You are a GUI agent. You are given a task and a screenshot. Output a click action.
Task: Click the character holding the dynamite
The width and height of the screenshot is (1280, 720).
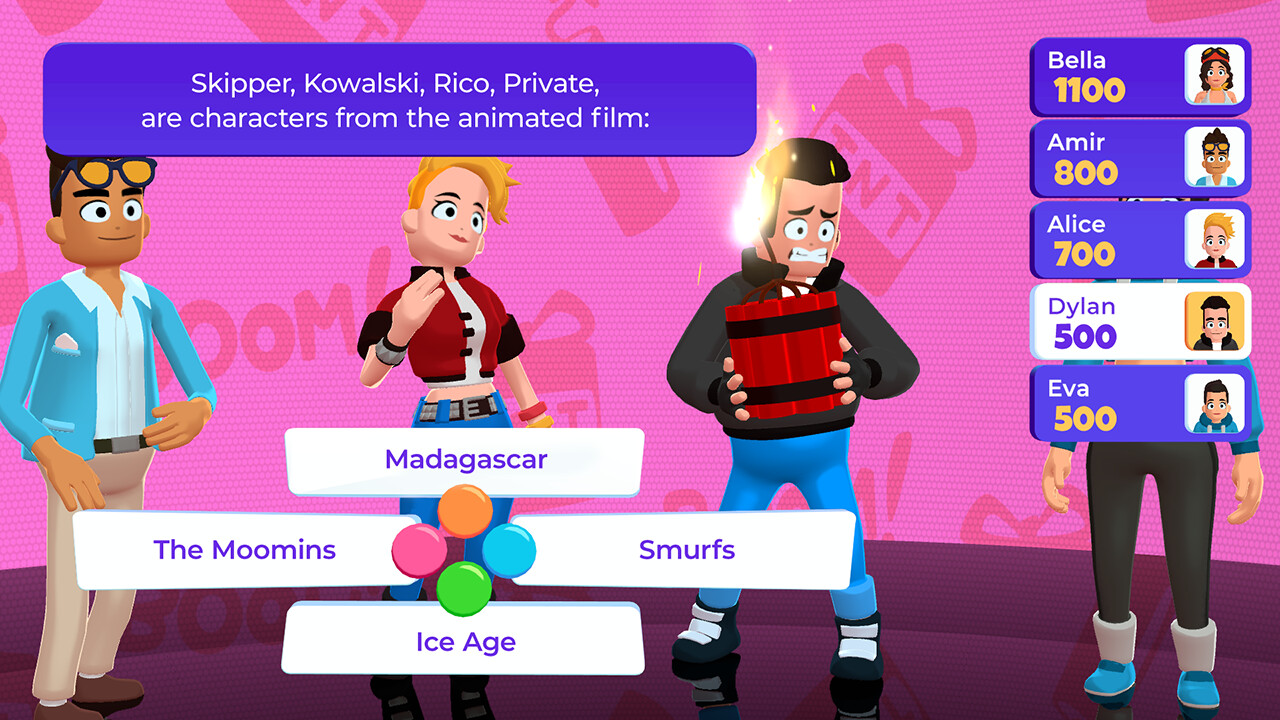click(790, 330)
